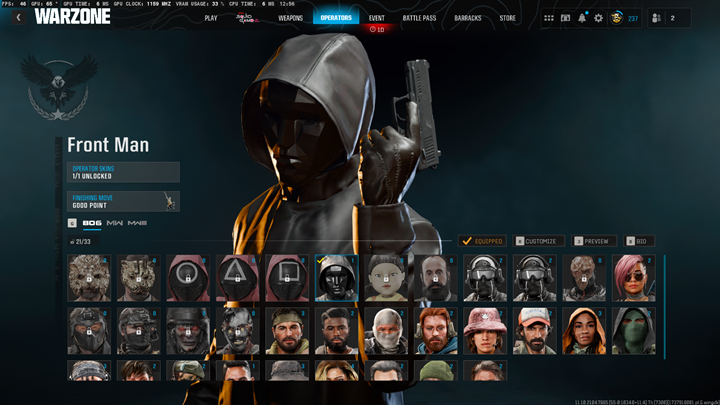
Task: Click the Customize button
Action: [x=539, y=241]
